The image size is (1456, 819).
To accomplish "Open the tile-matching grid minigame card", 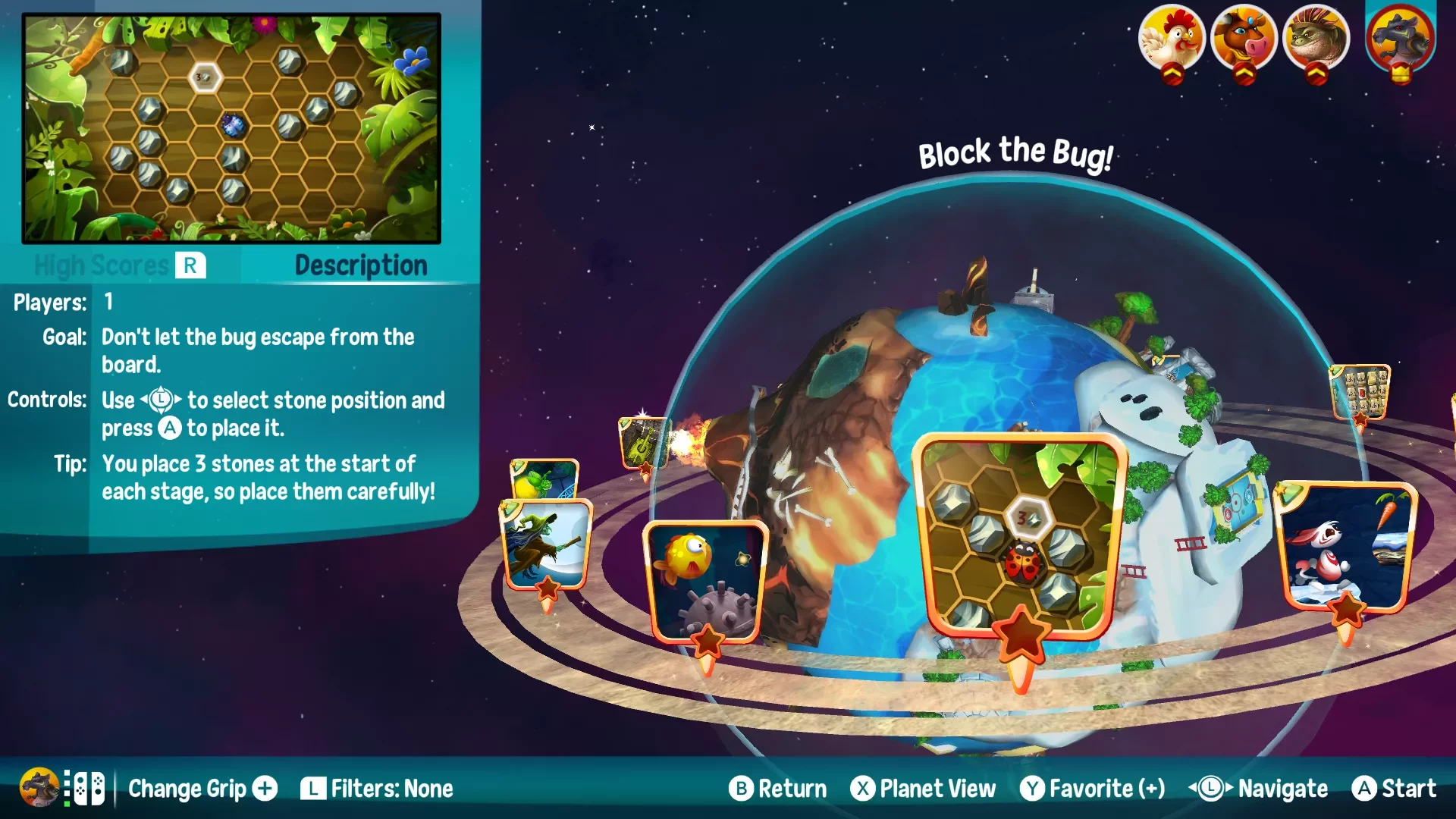I will pyautogui.click(x=1361, y=392).
